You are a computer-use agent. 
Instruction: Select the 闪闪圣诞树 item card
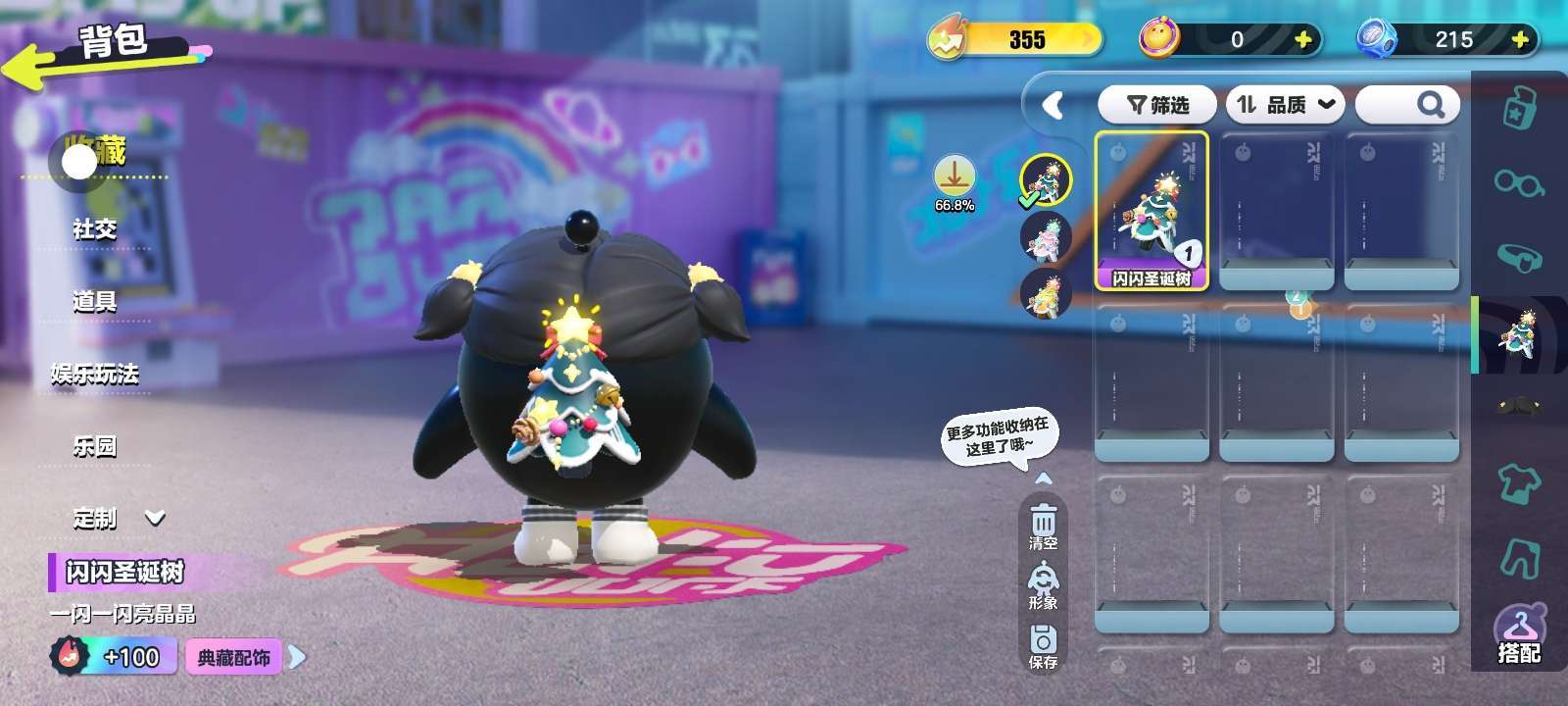1151,212
